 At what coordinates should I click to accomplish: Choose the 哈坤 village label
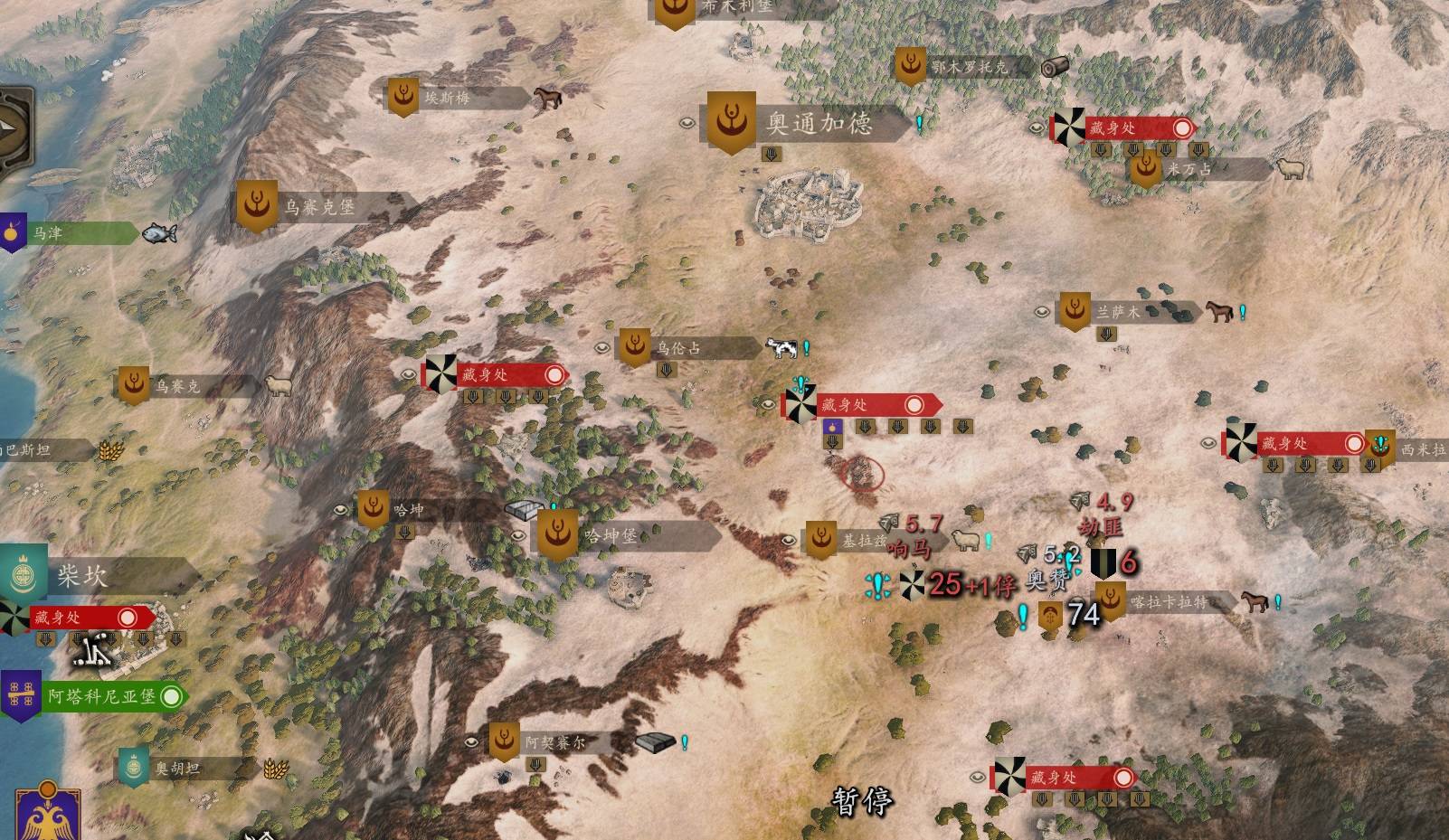pyautogui.click(x=409, y=510)
